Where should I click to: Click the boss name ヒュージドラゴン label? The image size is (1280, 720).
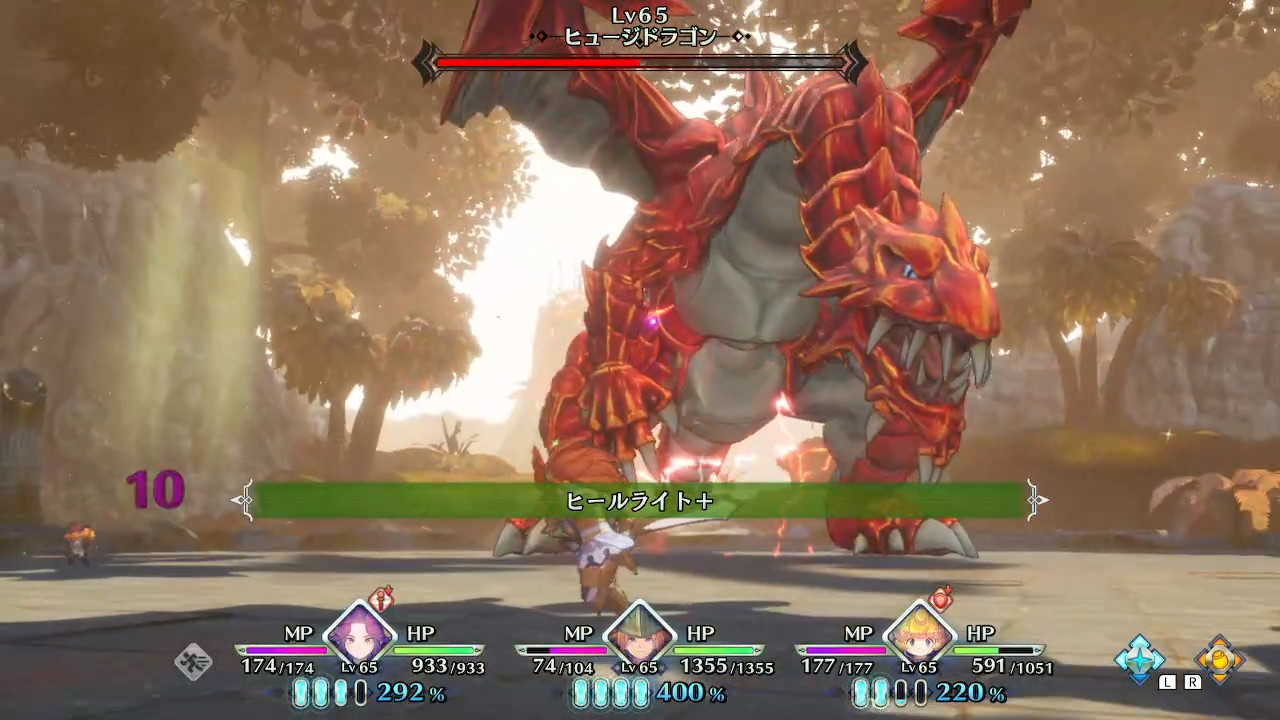click(640, 38)
